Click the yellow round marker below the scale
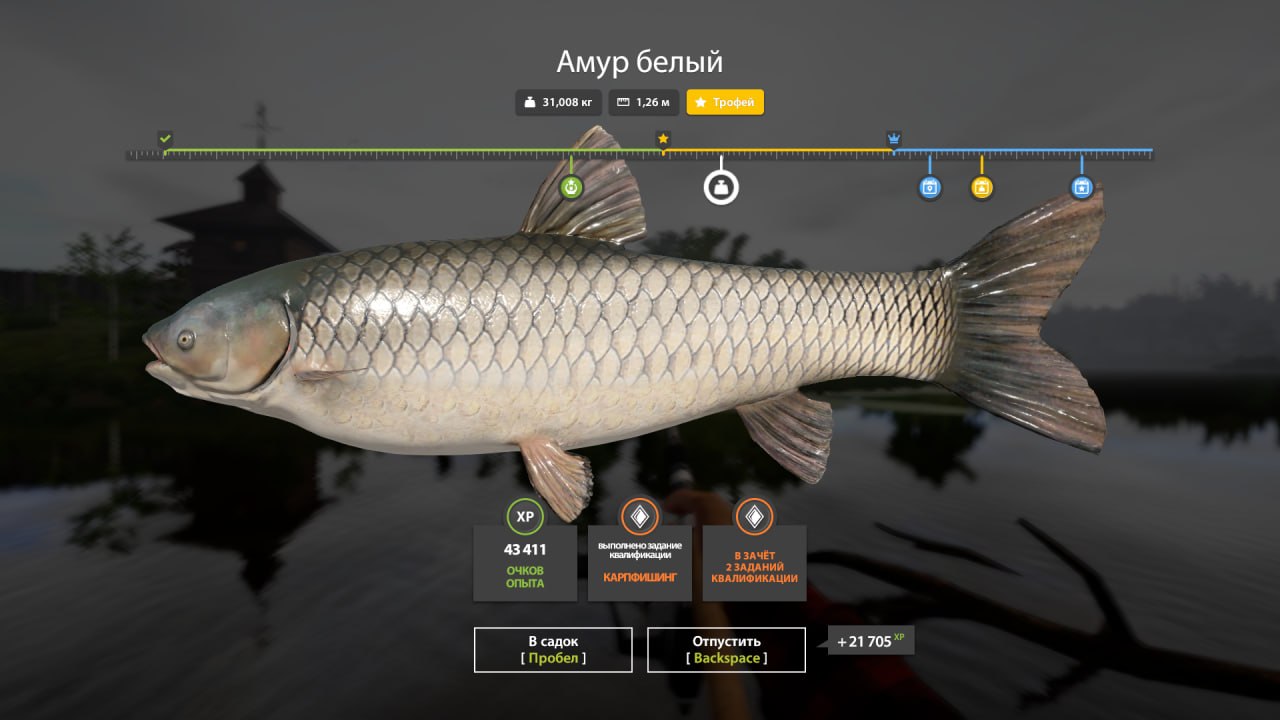The height and width of the screenshot is (720, 1280). click(982, 187)
